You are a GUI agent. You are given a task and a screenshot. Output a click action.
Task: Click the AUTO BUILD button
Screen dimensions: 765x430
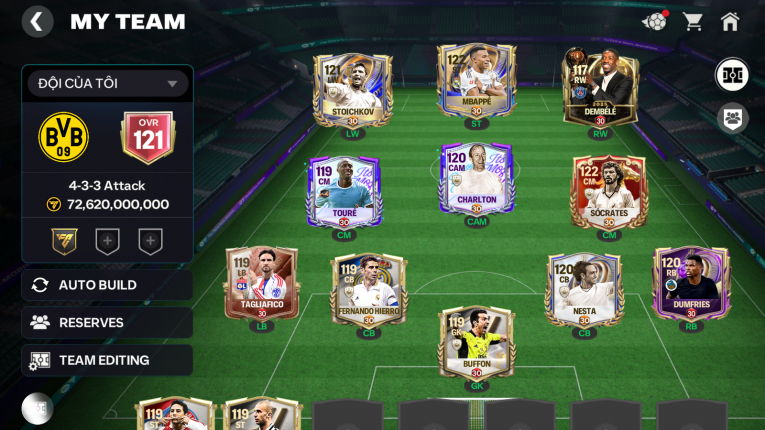pyautogui.click(x=107, y=285)
